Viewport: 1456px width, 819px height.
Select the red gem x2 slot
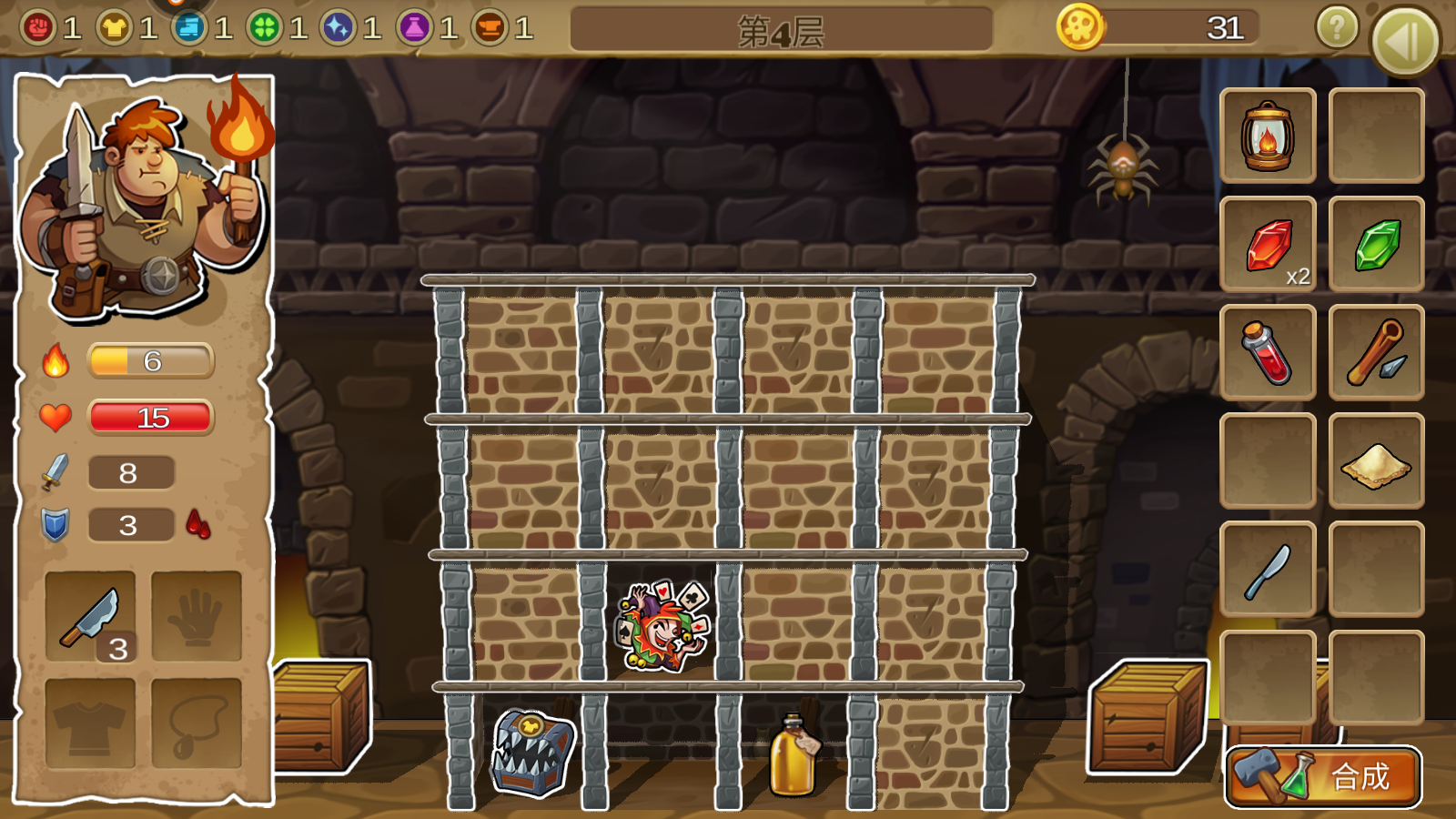(x=1268, y=245)
